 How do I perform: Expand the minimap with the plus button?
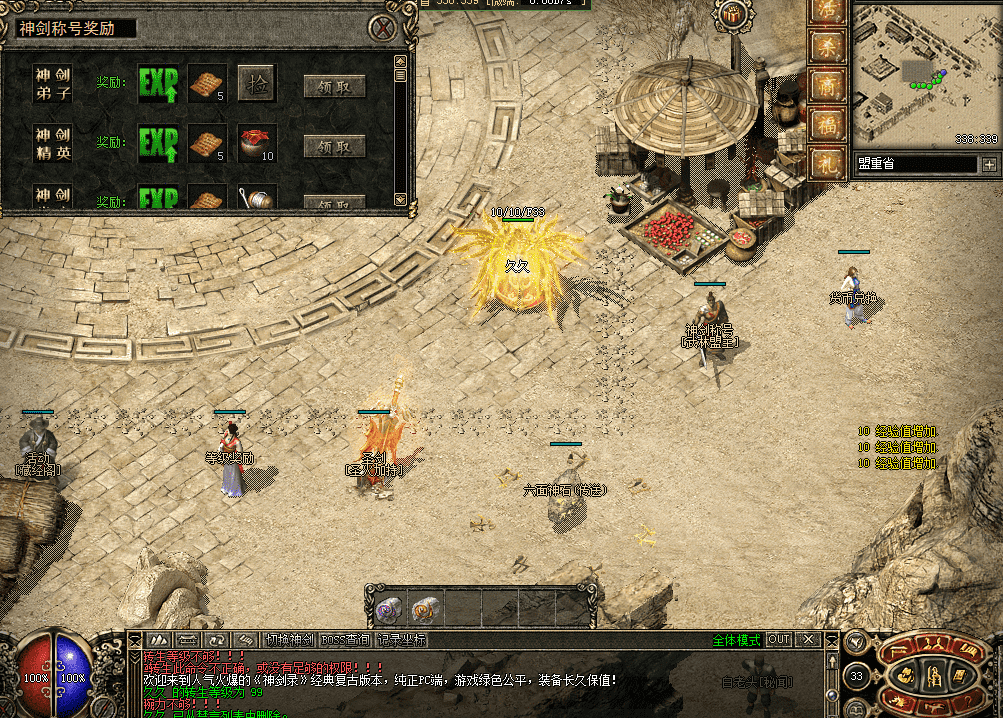990,164
